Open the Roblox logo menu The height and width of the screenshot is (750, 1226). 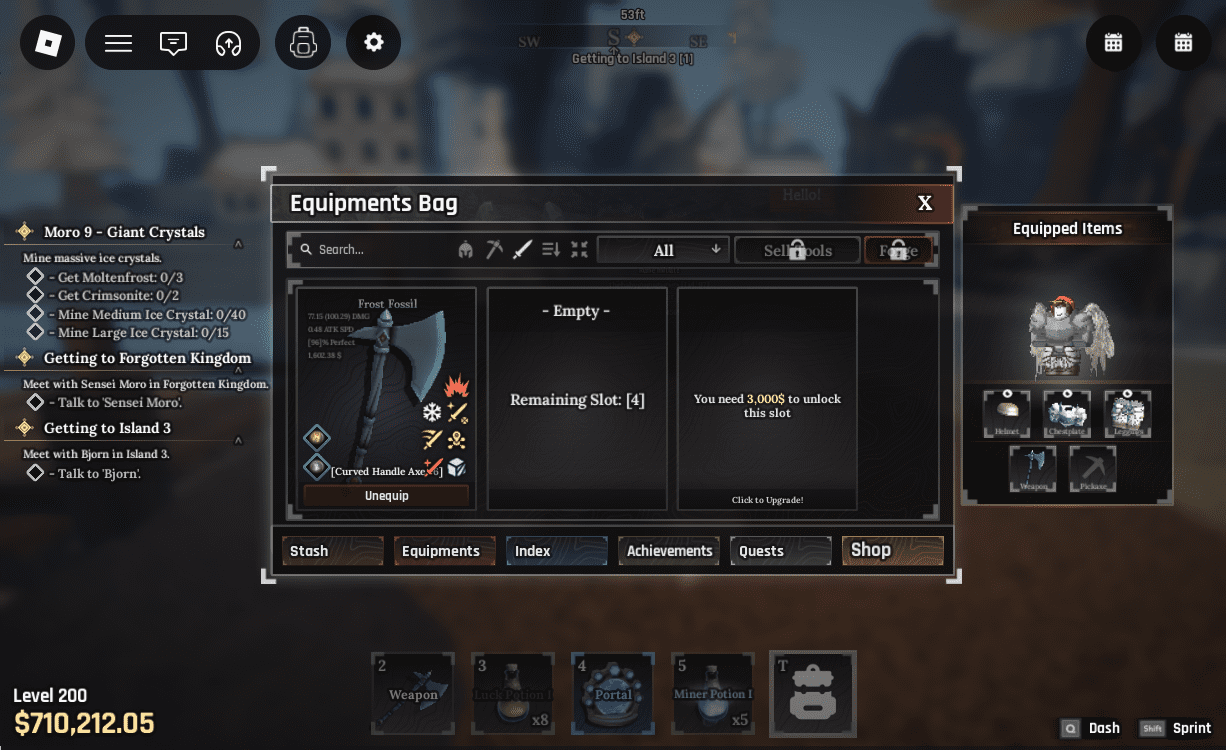tap(48, 43)
